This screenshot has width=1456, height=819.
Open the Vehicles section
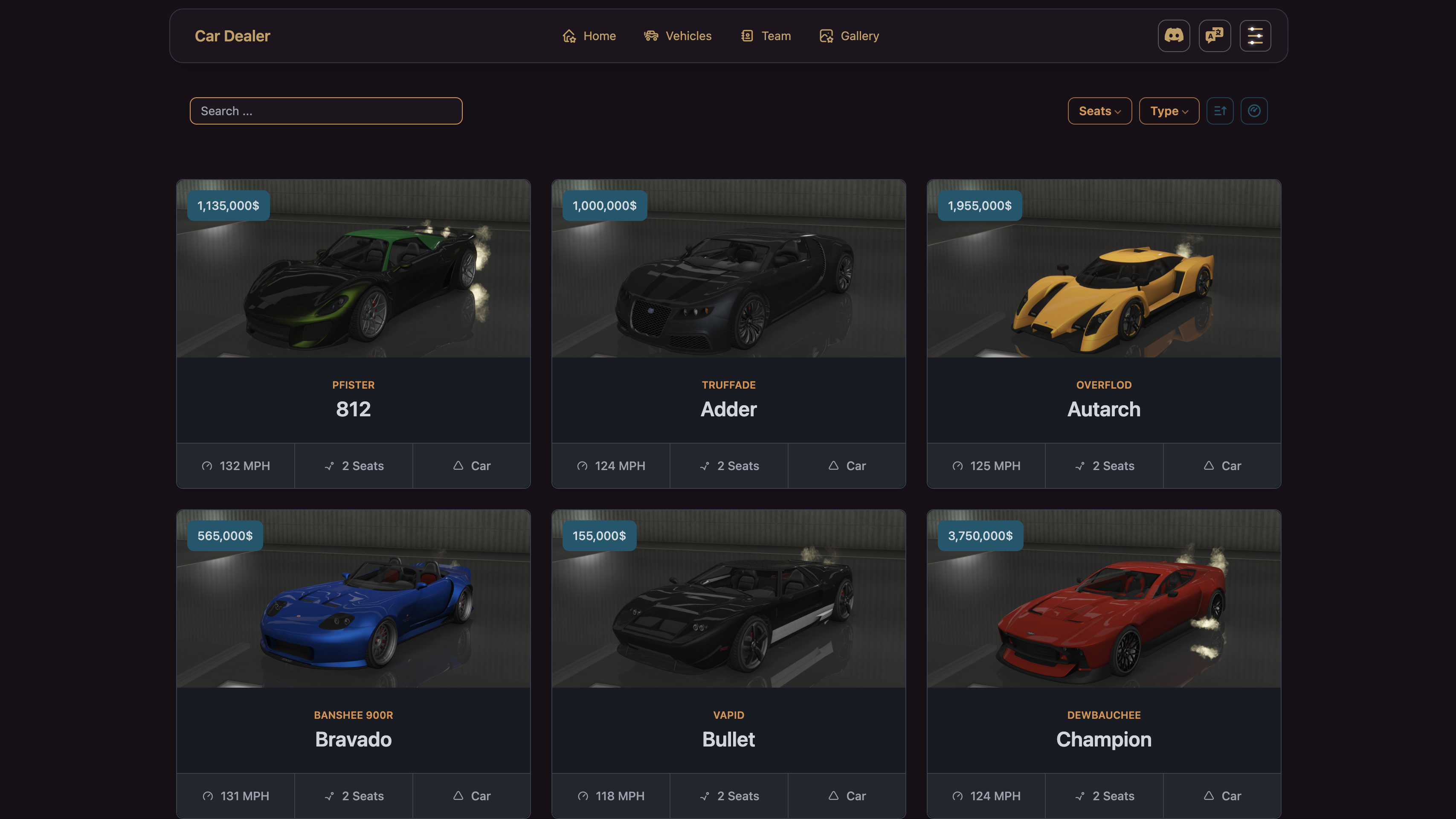tap(678, 36)
